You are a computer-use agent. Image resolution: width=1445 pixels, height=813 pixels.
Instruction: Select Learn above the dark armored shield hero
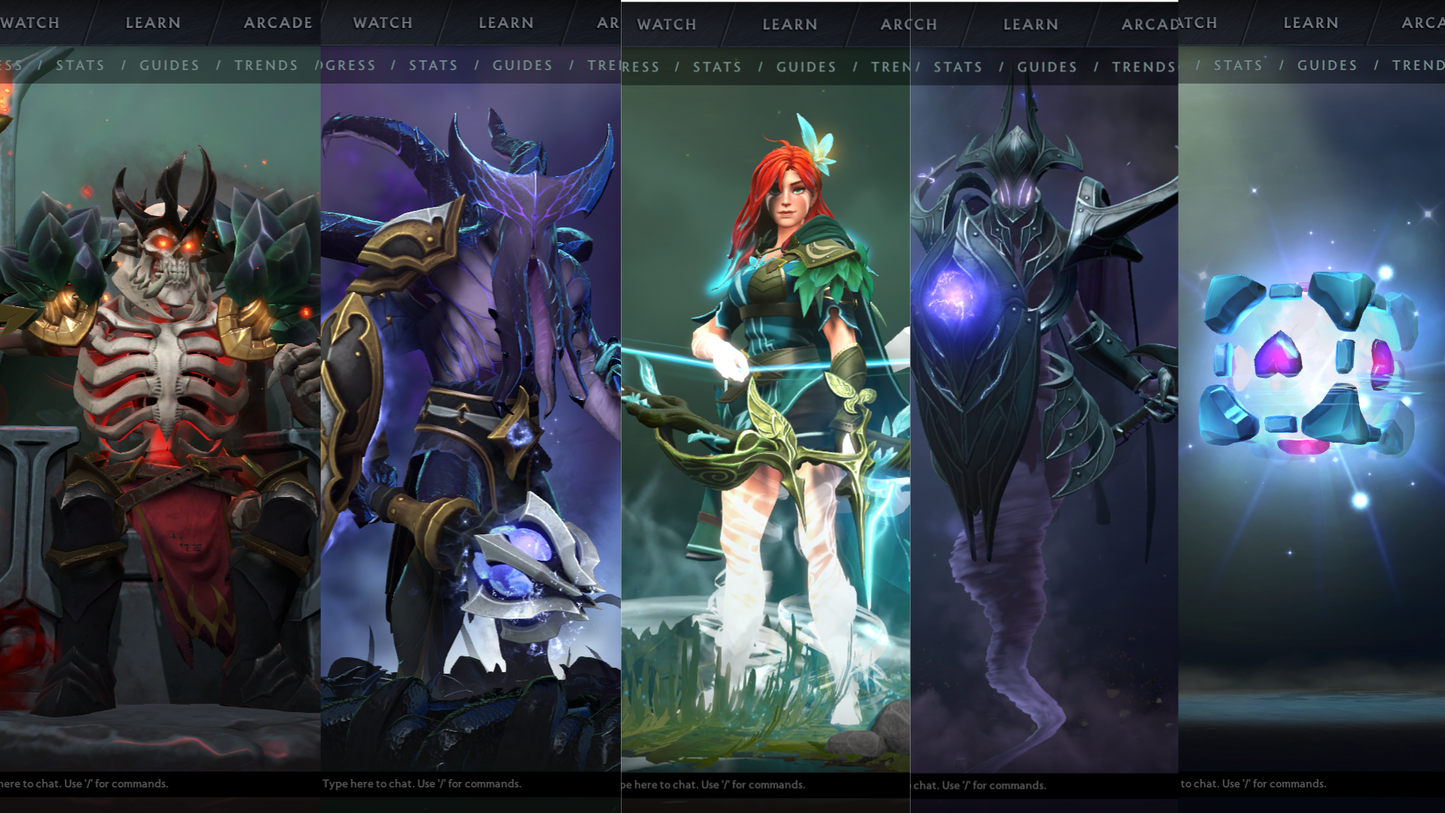click(x=1031, y=24)
